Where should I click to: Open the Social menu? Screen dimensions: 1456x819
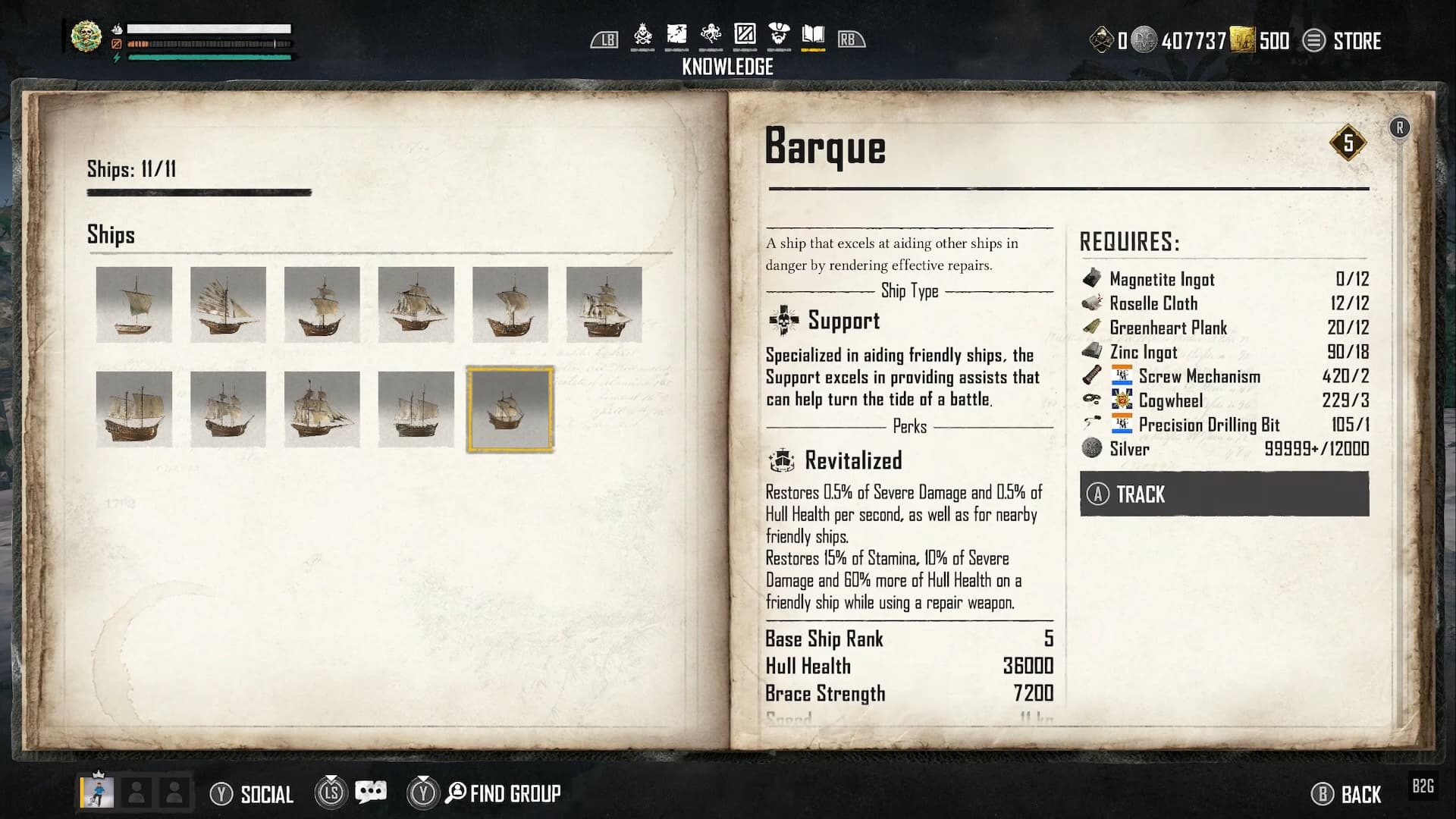click(x=252, y=794)
